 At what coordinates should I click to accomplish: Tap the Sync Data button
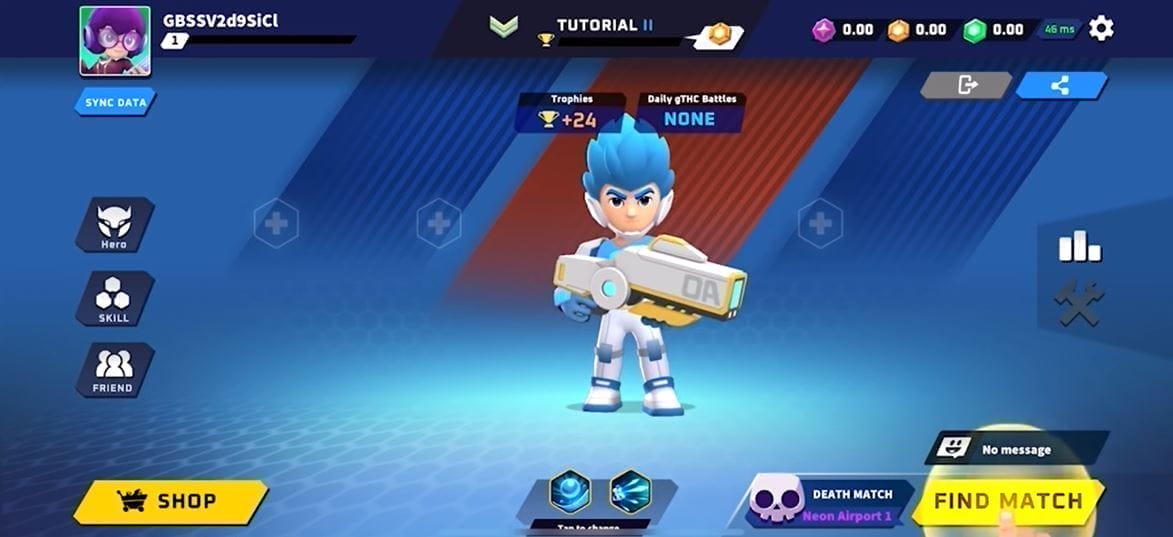114,102
